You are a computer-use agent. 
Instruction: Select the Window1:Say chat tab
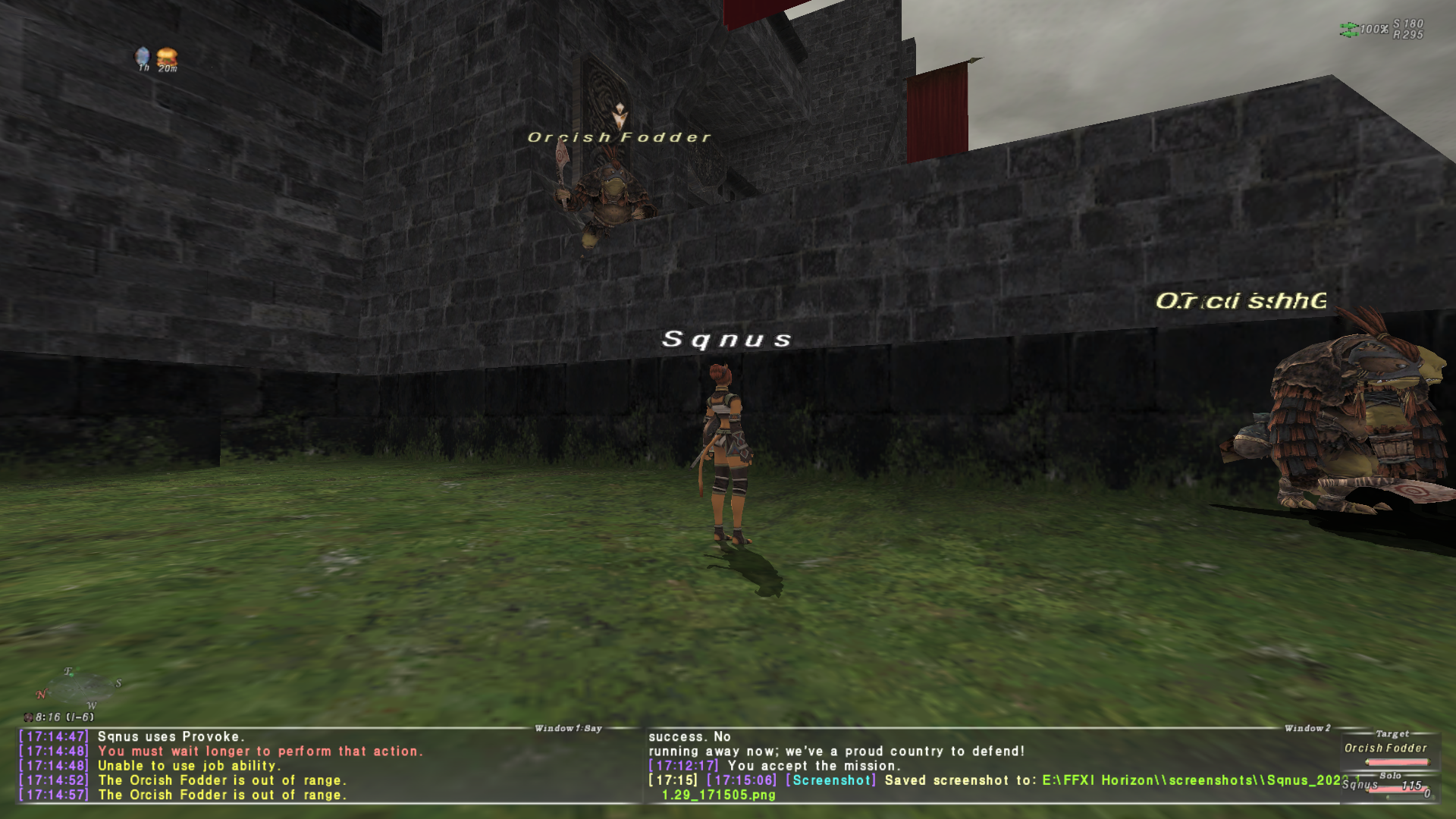pyautogui.click(x=570, y=726)
